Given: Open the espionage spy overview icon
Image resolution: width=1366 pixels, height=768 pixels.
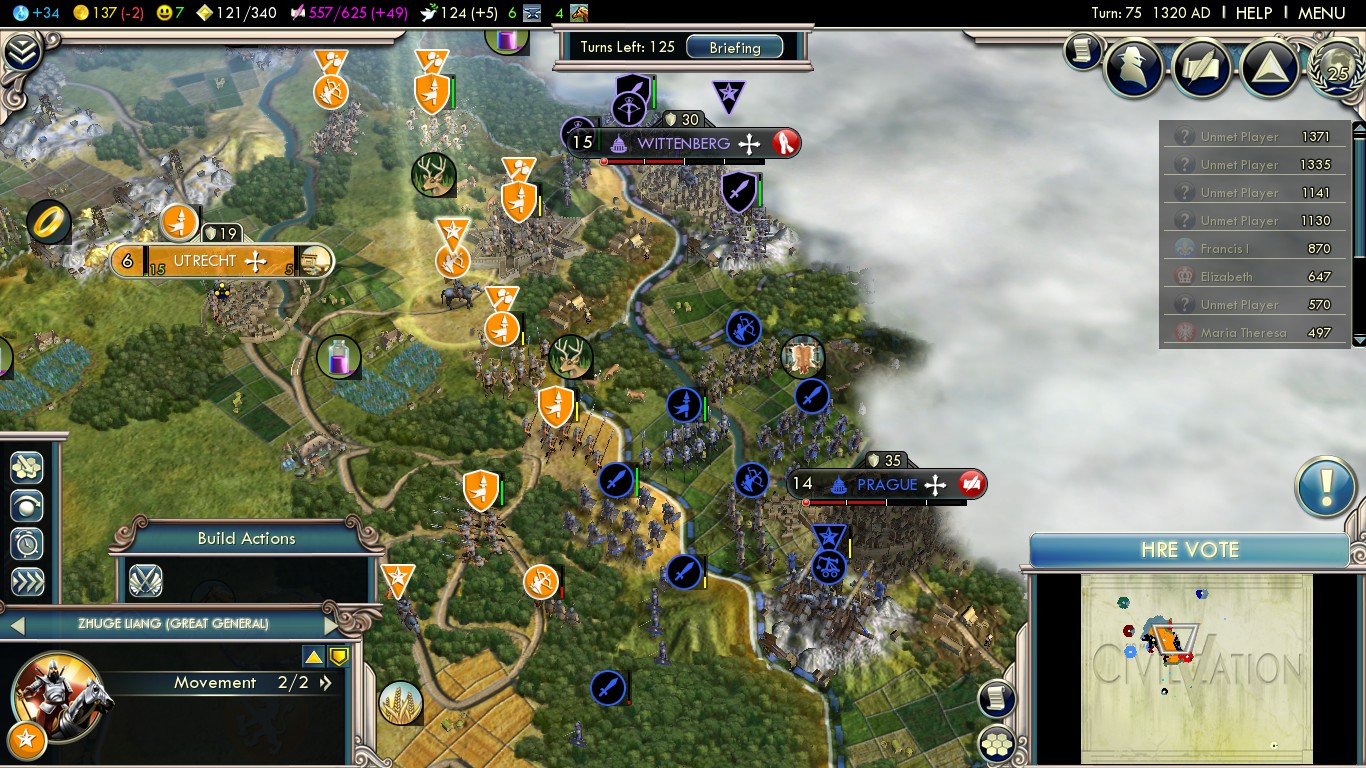Looking at the screenshot, I should (x=1134, y=67).
